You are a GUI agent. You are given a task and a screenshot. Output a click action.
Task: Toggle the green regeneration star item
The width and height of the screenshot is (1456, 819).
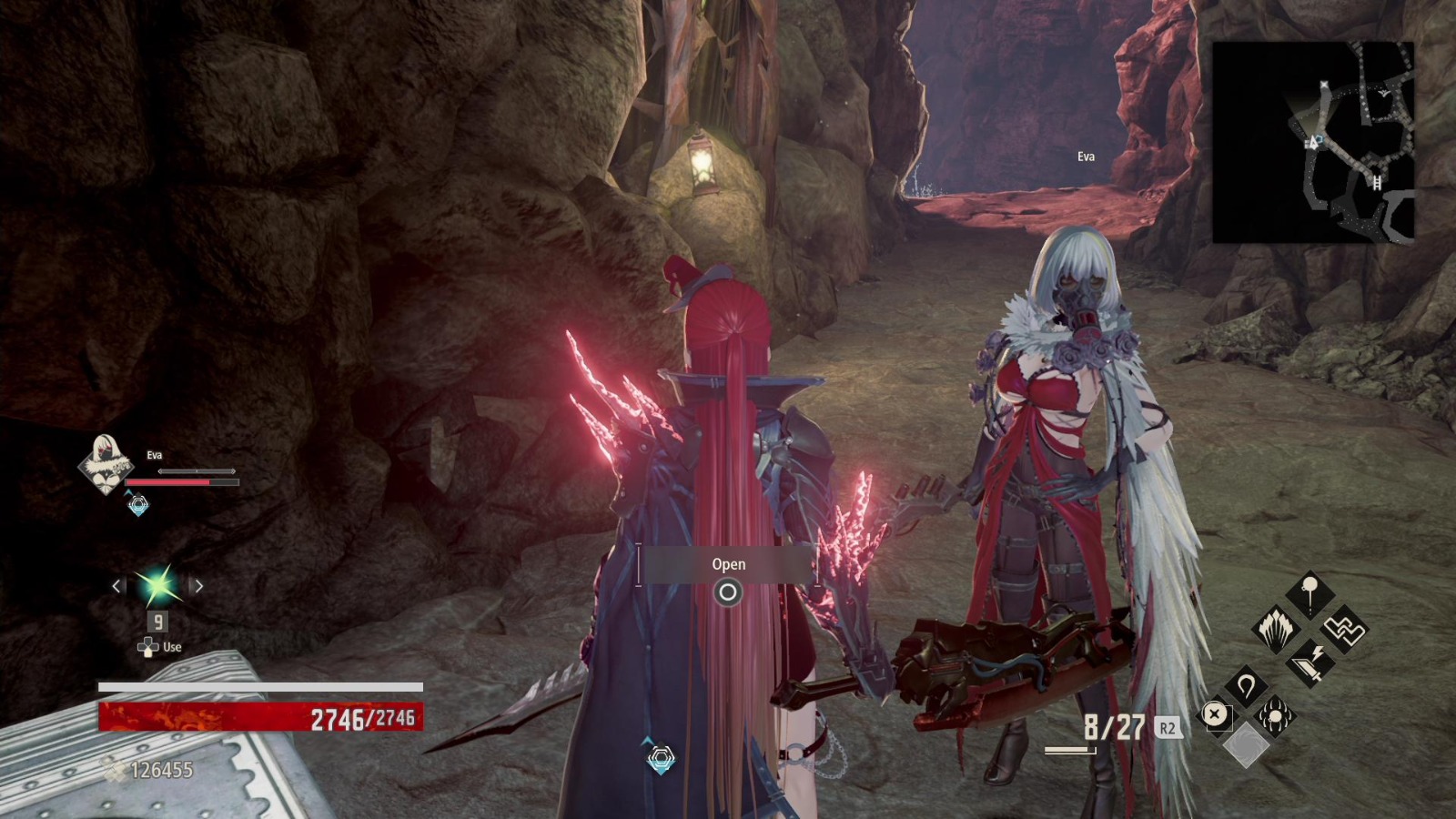pyautogui.click(x=157, y=586)
